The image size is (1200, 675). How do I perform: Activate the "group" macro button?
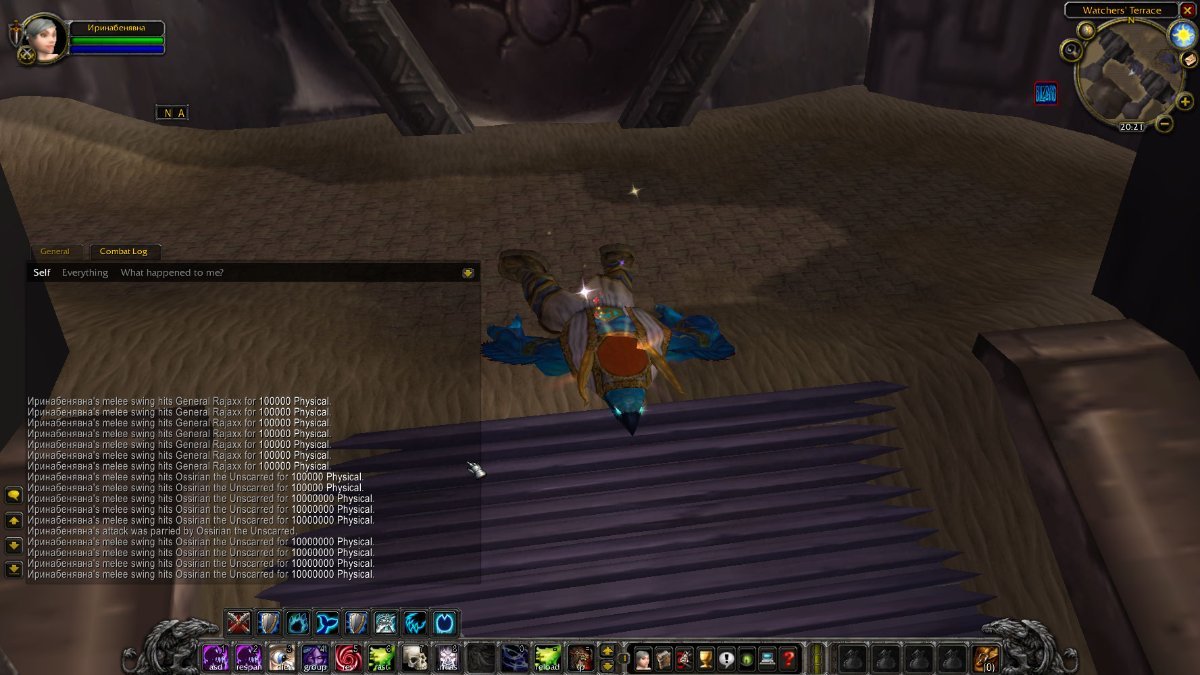[315, 657]
